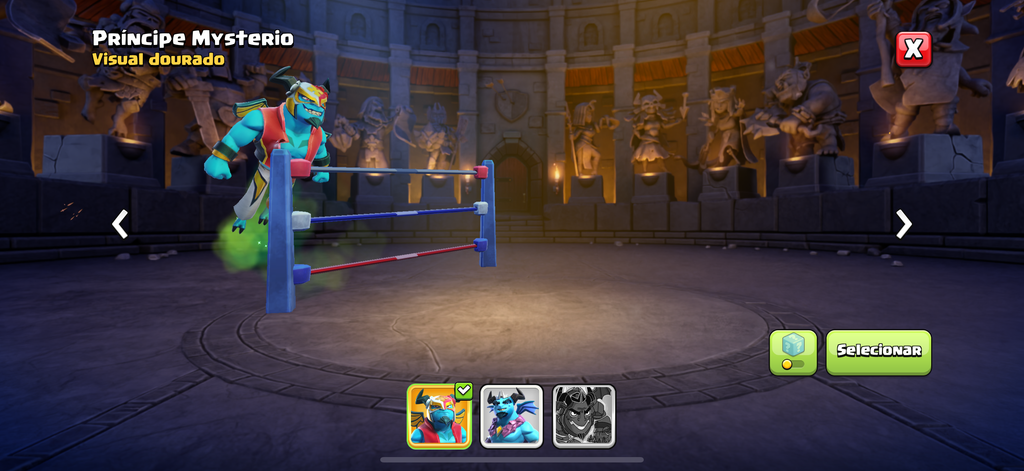Click the green Selecionar button
Viewport: 1024px width, 471px height.
(x=878, y=352)
